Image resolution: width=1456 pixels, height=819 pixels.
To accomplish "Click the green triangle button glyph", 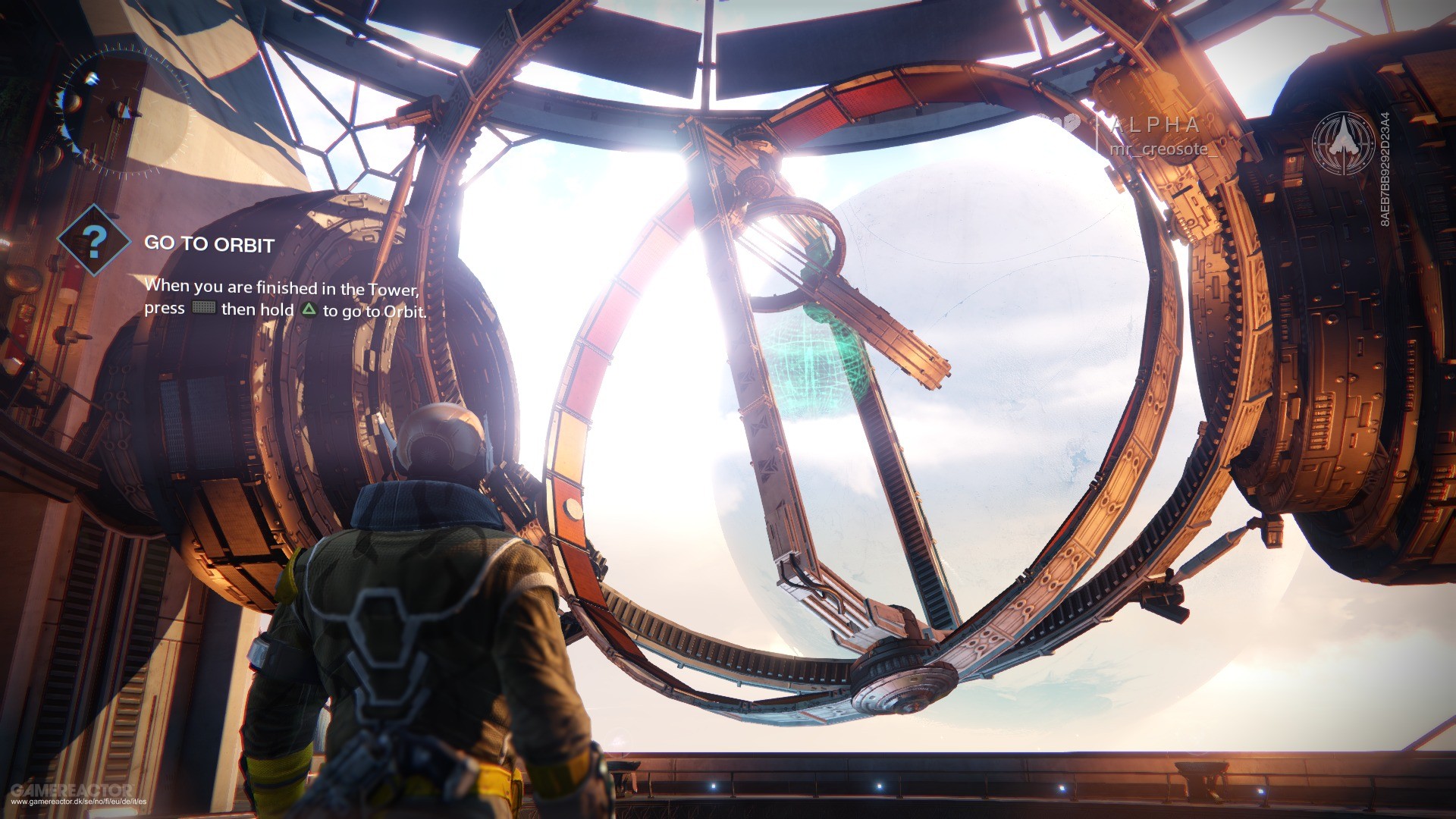I will coord(309,309).
